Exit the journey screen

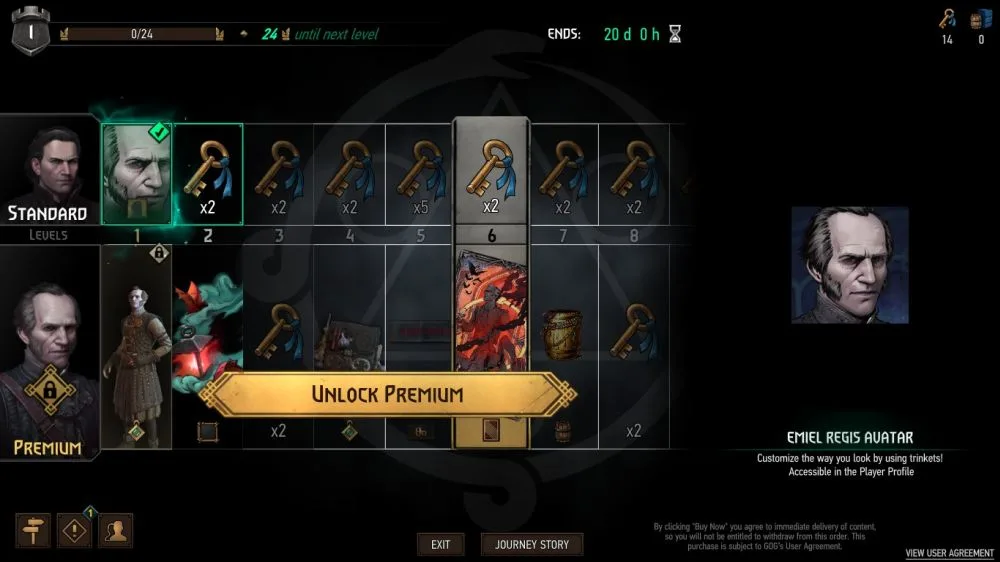click(x=440, y=545)
